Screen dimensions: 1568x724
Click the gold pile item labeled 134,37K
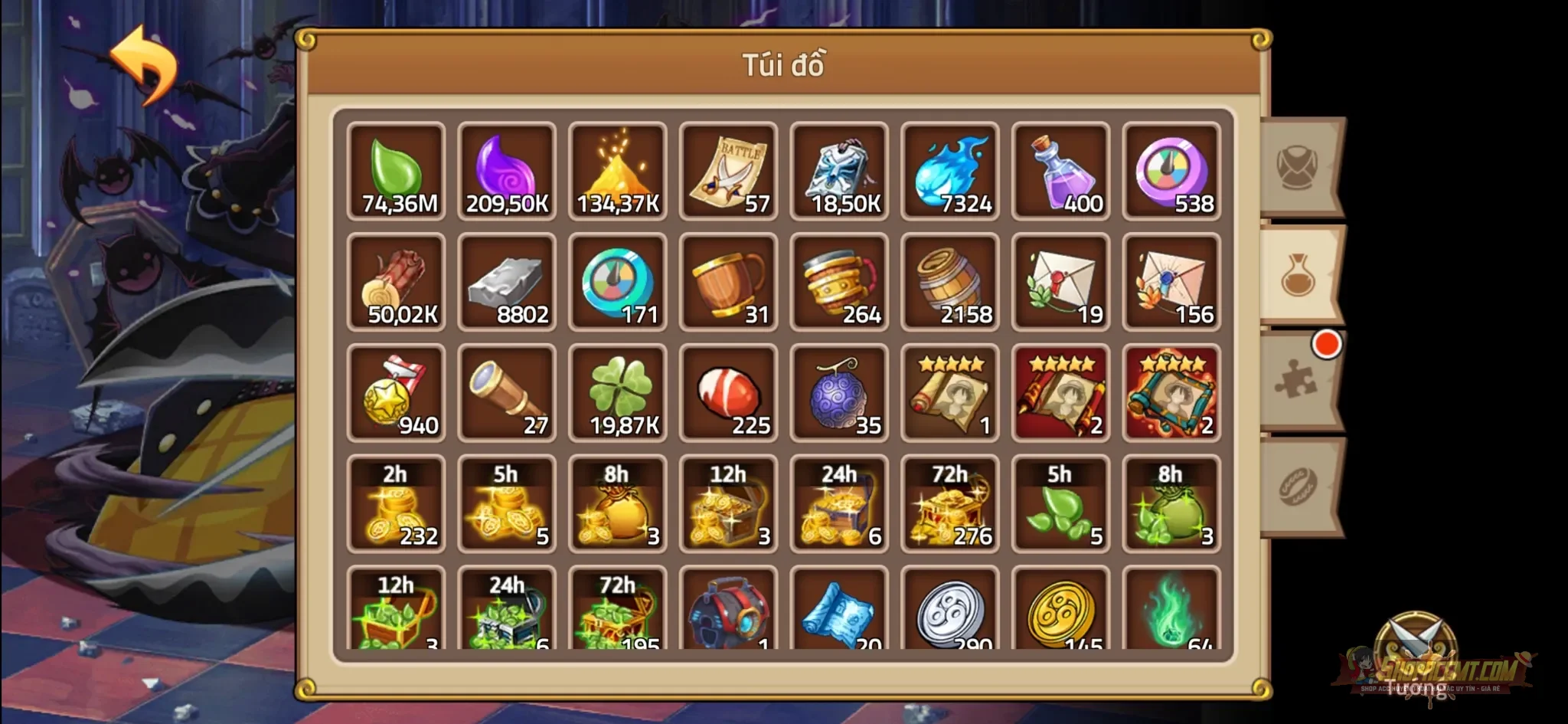(618, 170)
